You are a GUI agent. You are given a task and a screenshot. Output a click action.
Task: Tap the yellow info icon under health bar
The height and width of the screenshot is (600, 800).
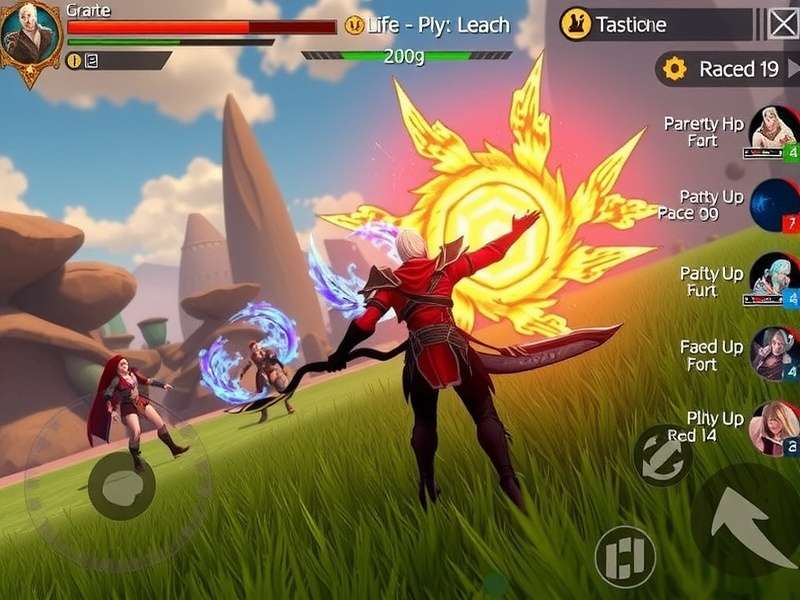pos(73,60)
